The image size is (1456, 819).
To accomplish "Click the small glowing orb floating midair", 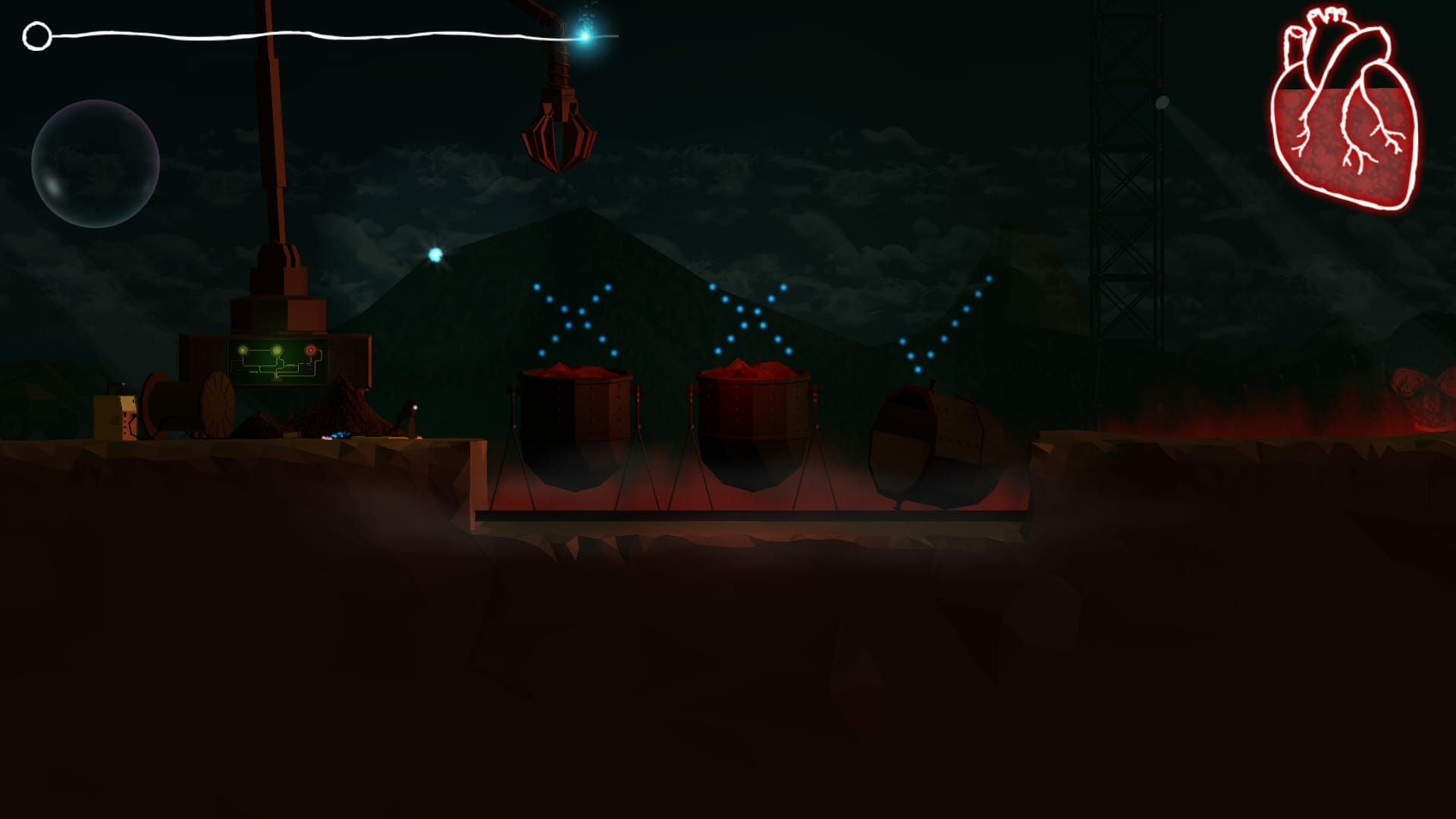I will tap(434, 254).
